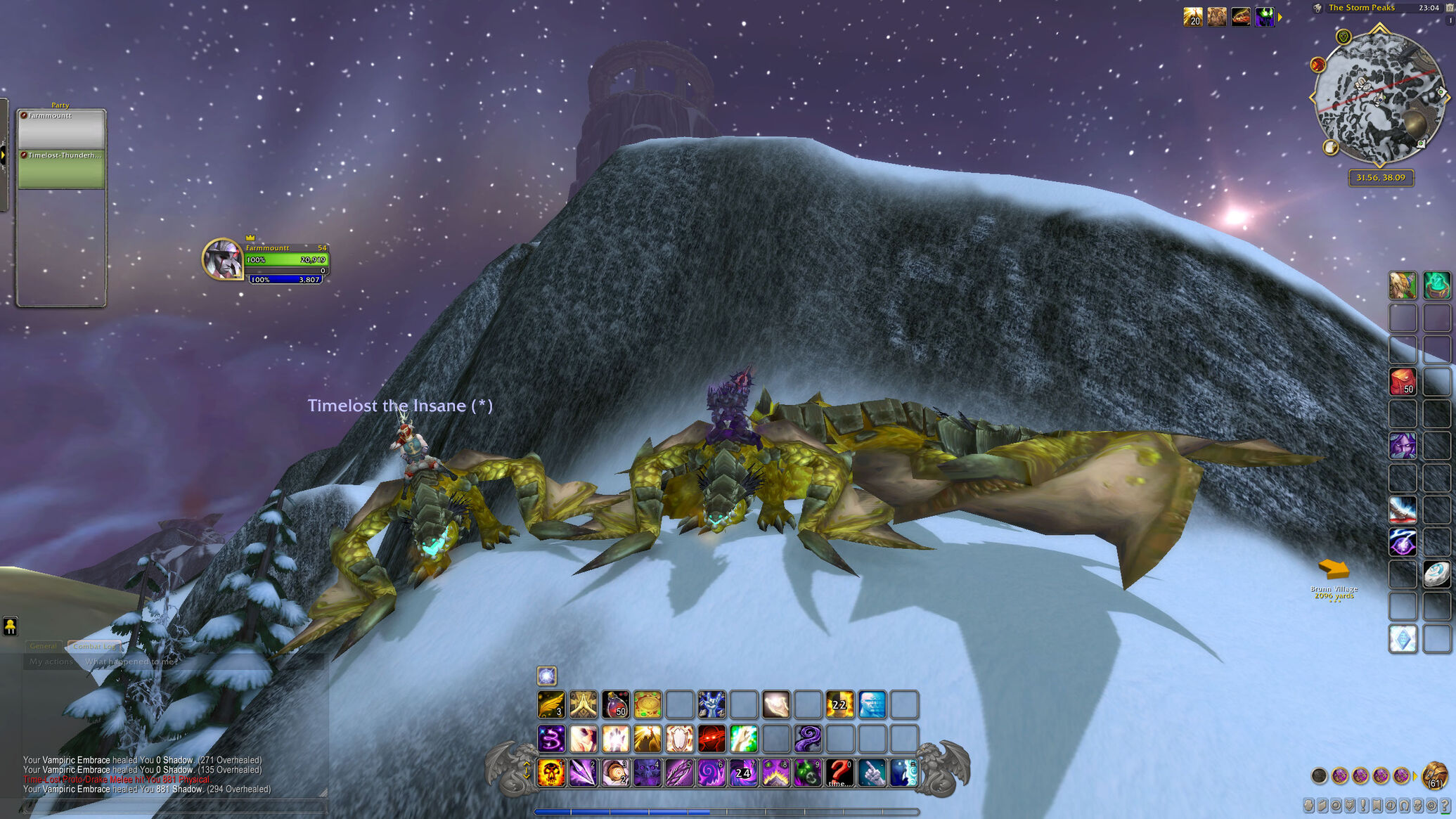This screenshot has width=1456, height=819.
Task: Cast the glowing white shield spell
Action: pos(679,739)
